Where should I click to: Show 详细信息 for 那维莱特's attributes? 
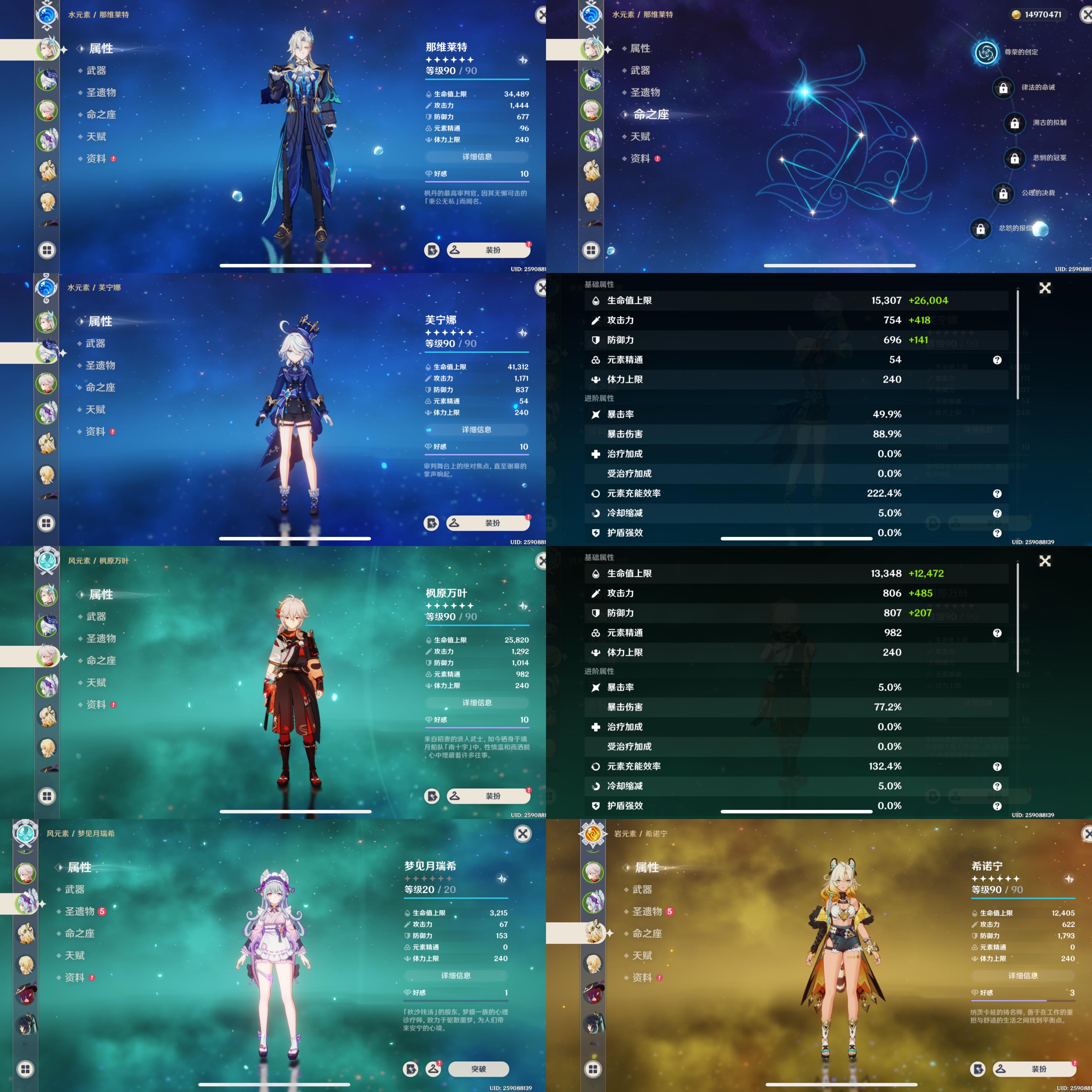(x=477, y=157)
